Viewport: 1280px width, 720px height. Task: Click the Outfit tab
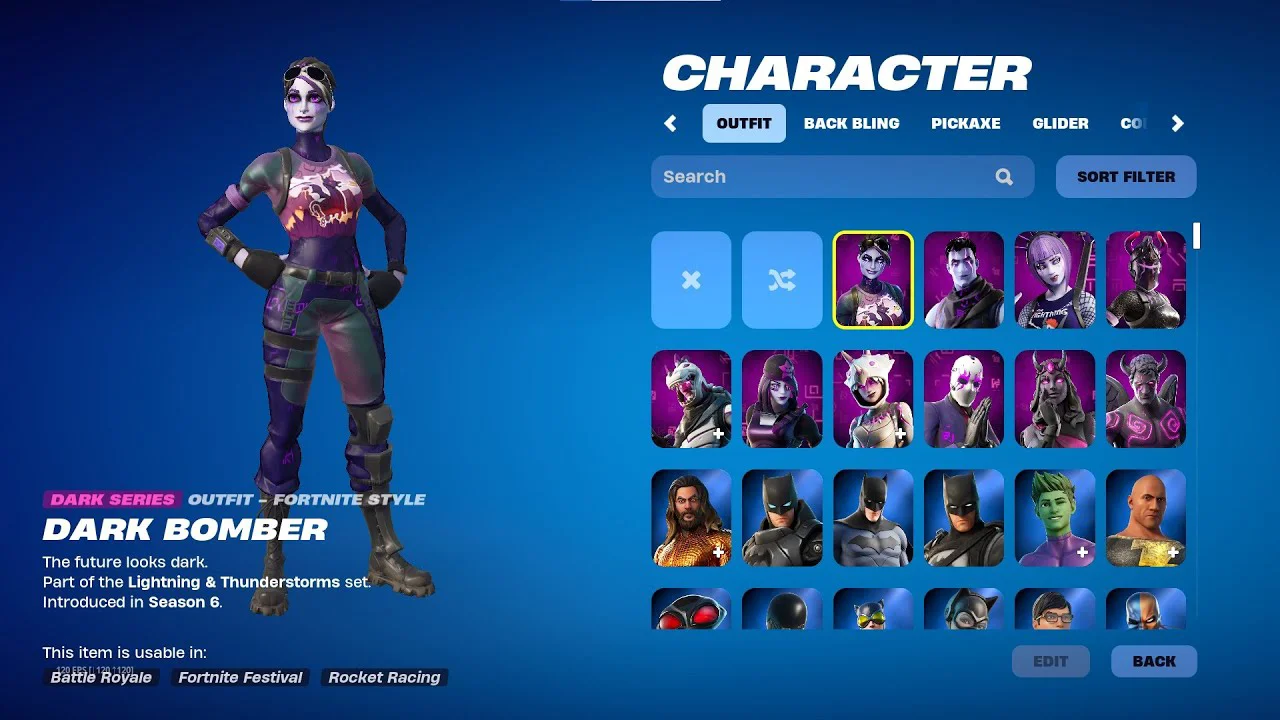pyautogui.click(x=743, y=124)
